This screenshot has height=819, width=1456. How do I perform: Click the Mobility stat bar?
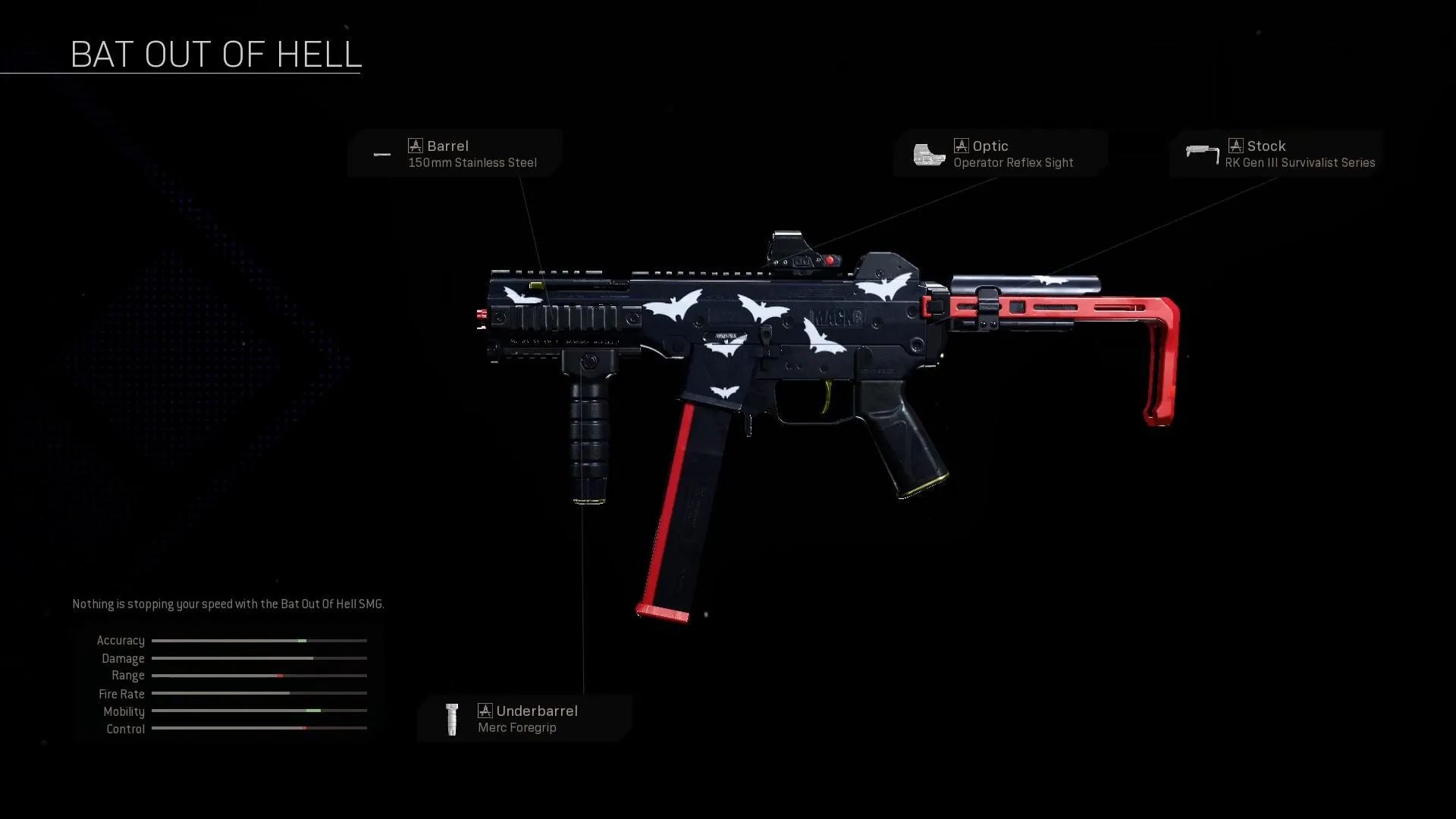(259, 711)
